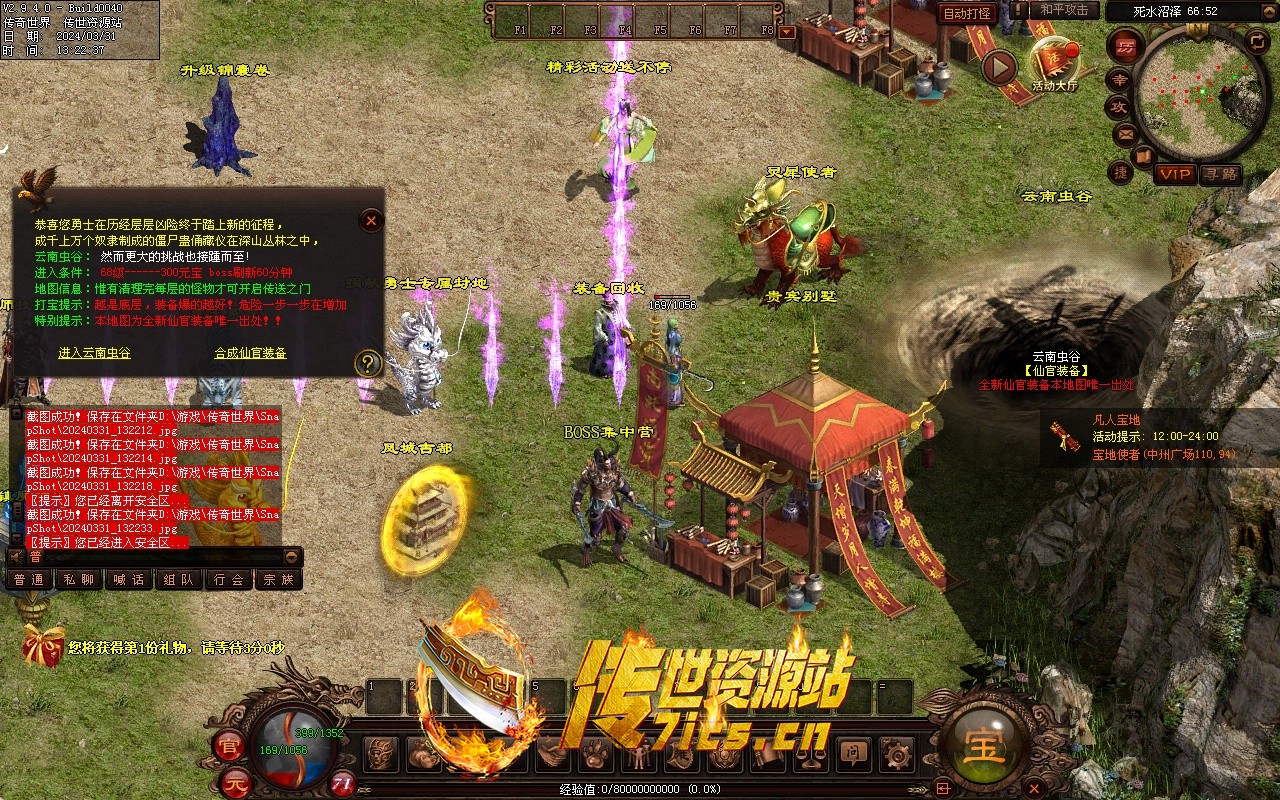Select the 行会 guild chat tab
This screenshot has width=1280, height=800.
pyautogui.click(x=229, y=579)
